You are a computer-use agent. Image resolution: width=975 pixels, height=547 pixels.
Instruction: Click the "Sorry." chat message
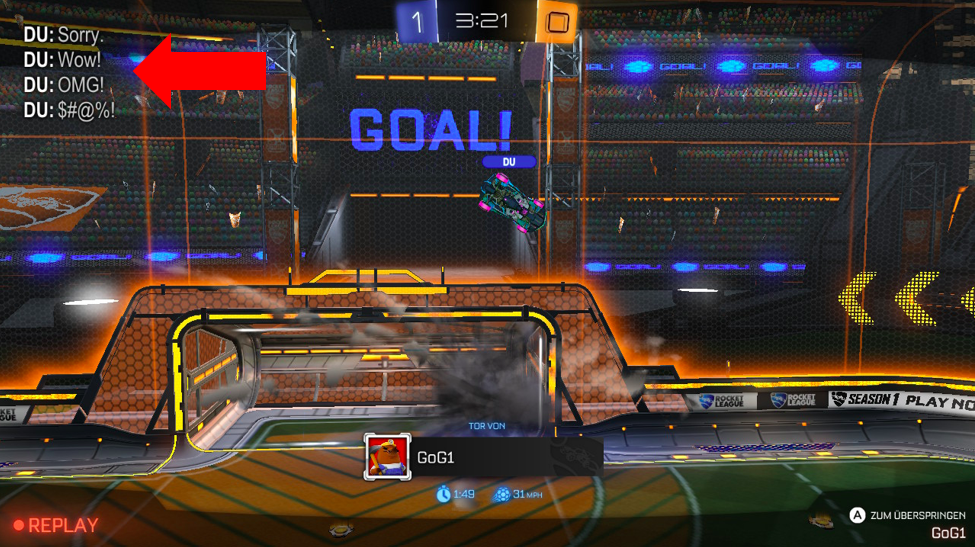tap(64, 35)
